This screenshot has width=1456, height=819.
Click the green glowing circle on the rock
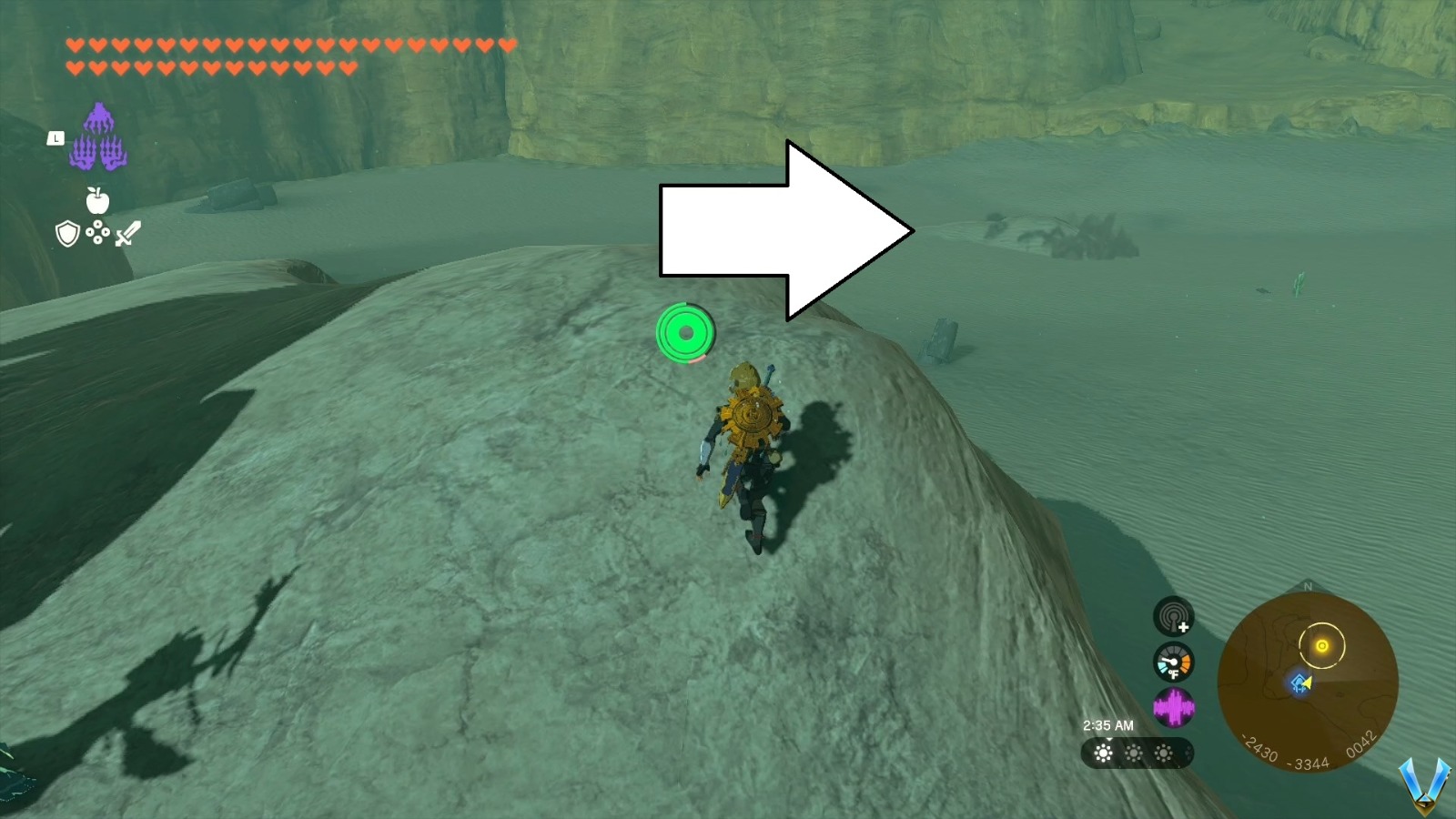pyautogui.click(x=684, y=335)
